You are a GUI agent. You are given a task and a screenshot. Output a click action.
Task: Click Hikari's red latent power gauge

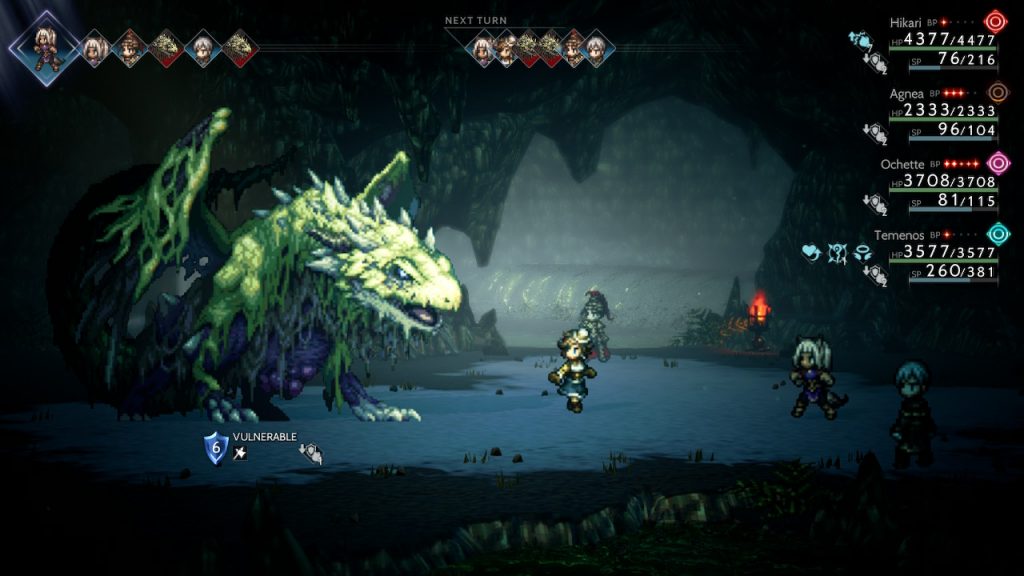[995, 21]
